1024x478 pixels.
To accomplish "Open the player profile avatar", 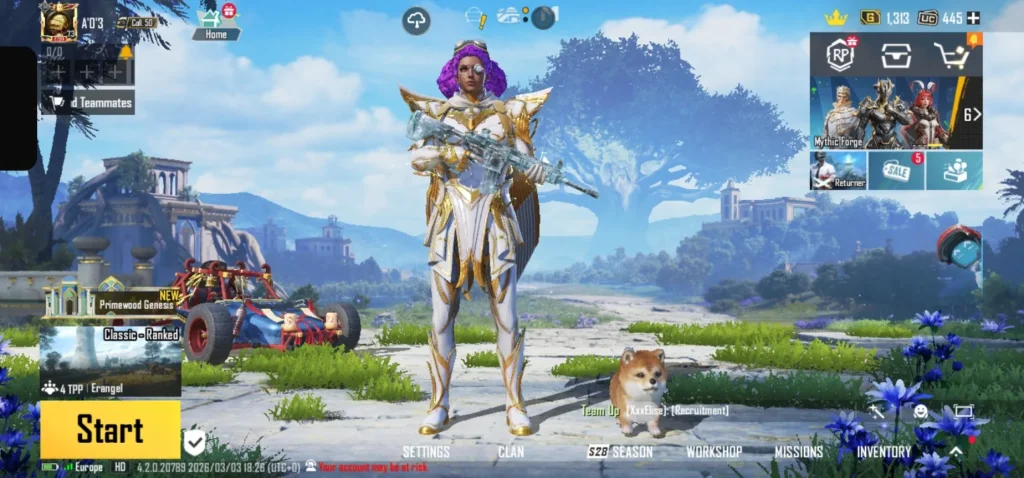I will pos(59,22).
